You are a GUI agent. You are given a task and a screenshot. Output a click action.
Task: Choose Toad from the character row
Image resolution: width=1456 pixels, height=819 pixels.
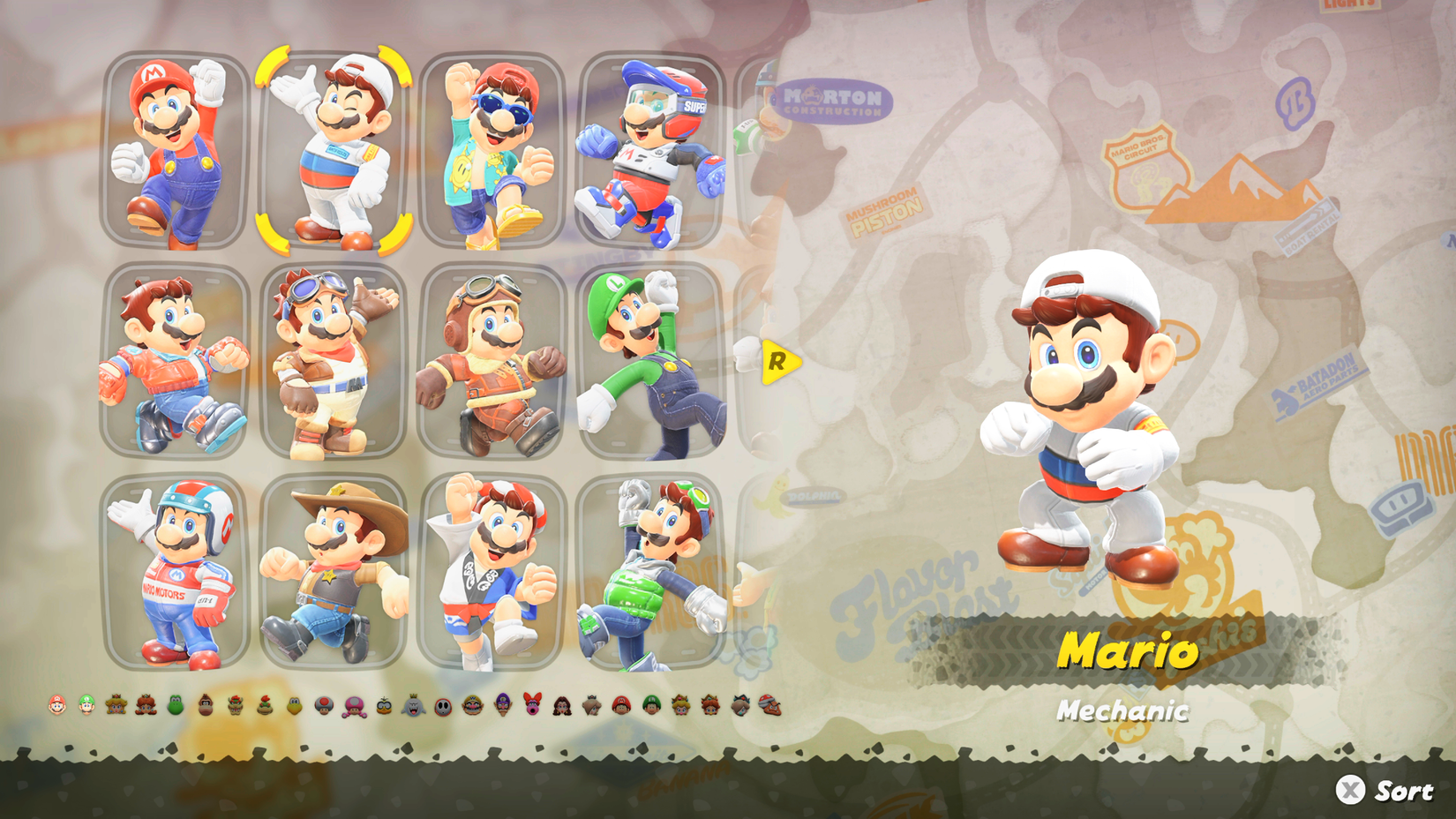(323, 706)
